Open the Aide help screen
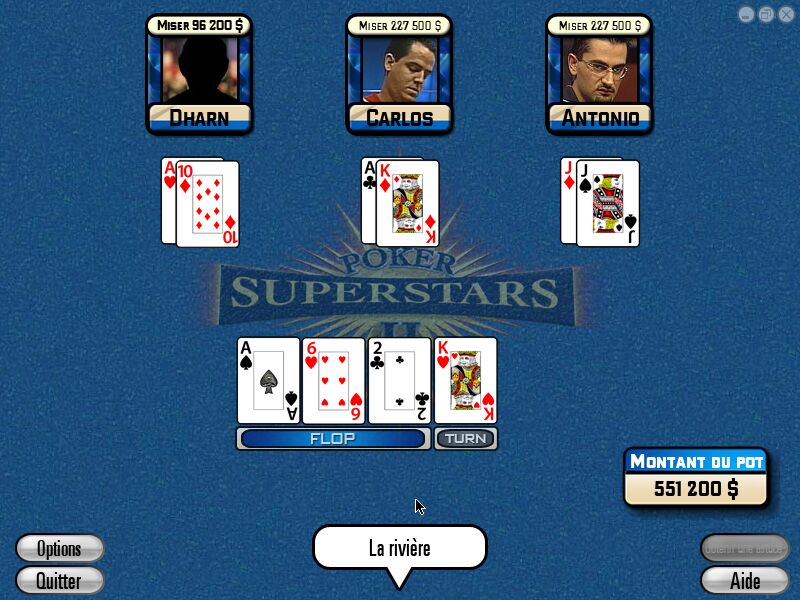This screenshot has width=800, height=600. tap(745, 580)
